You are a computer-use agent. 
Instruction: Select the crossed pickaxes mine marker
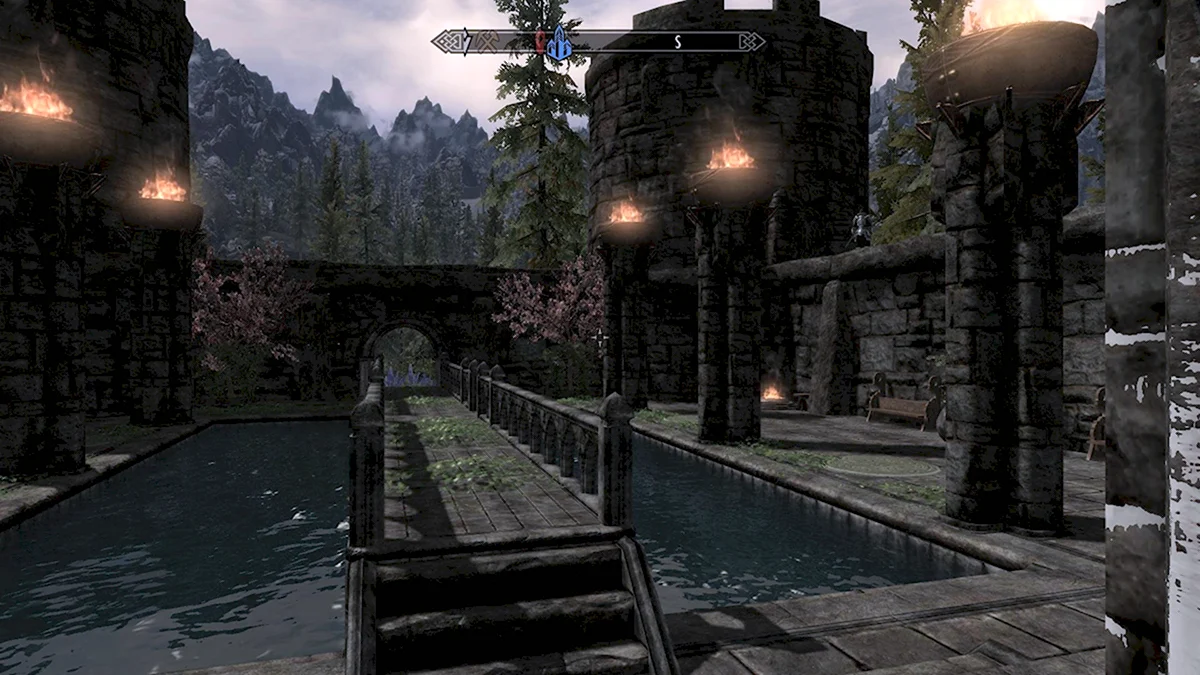[x=486, y=41]
